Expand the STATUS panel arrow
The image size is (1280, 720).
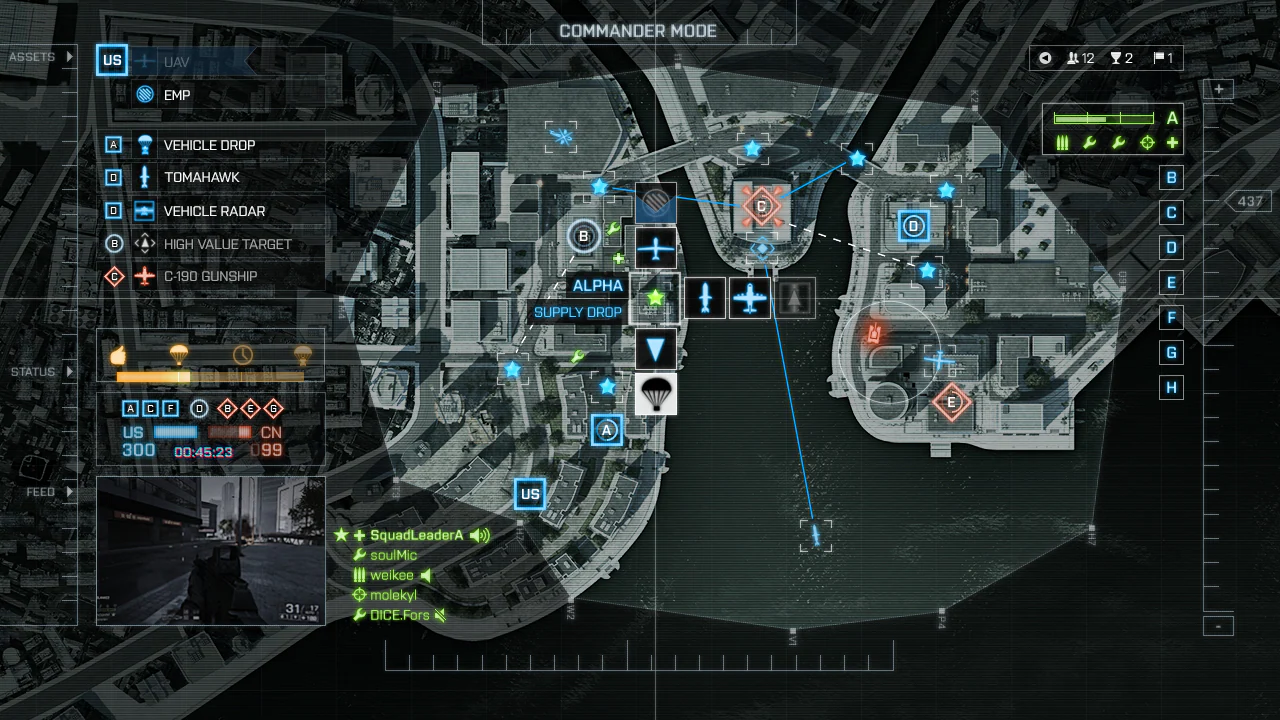click(x=68, y=371)
